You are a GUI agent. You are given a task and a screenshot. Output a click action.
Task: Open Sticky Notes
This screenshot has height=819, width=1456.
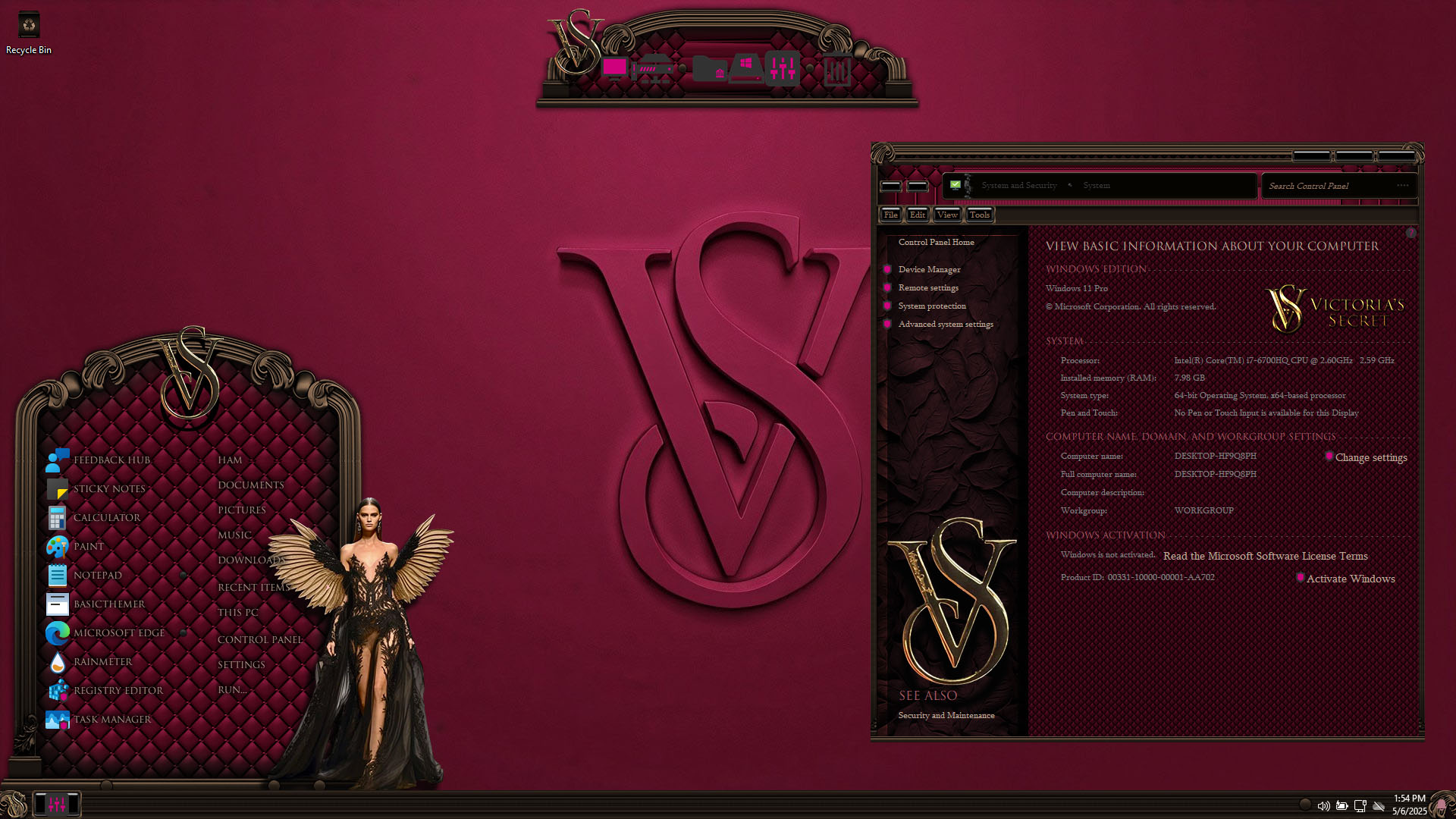(109, 489)
